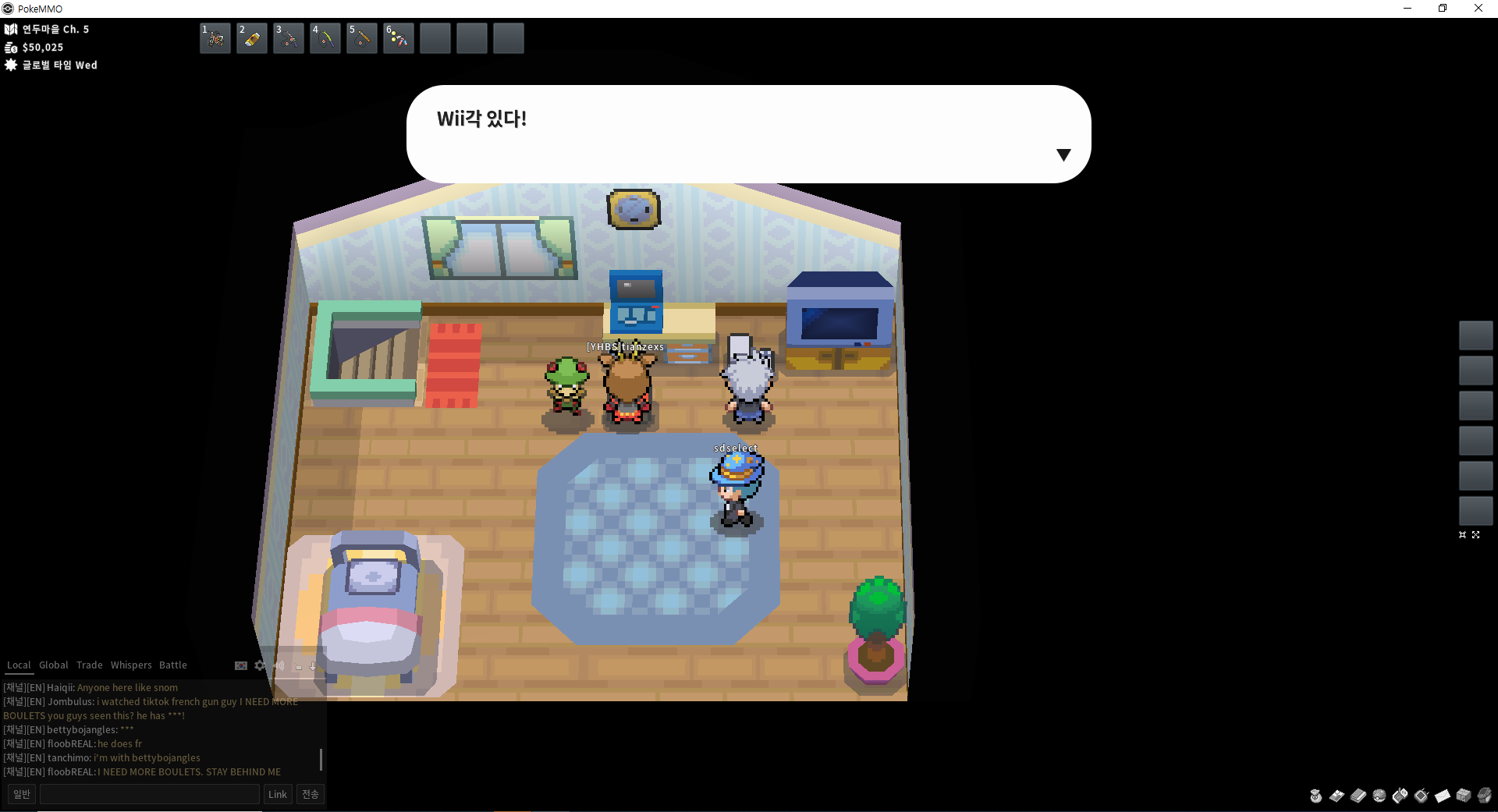This screenshot has width=1498, height=812.
Task: Open the mail envelope icon
Action: (1443, 796)
